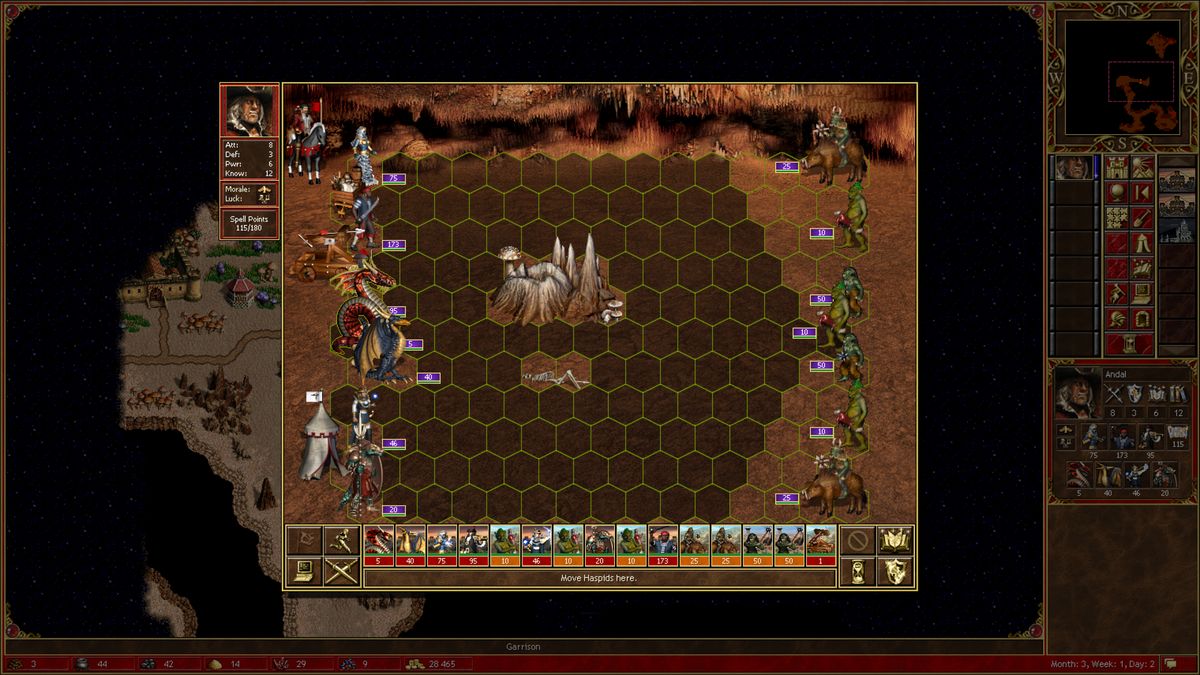Open hero Andal's portrait above the stats
Viewport: 1200px width, 675px height.
(x=249, y=110)
